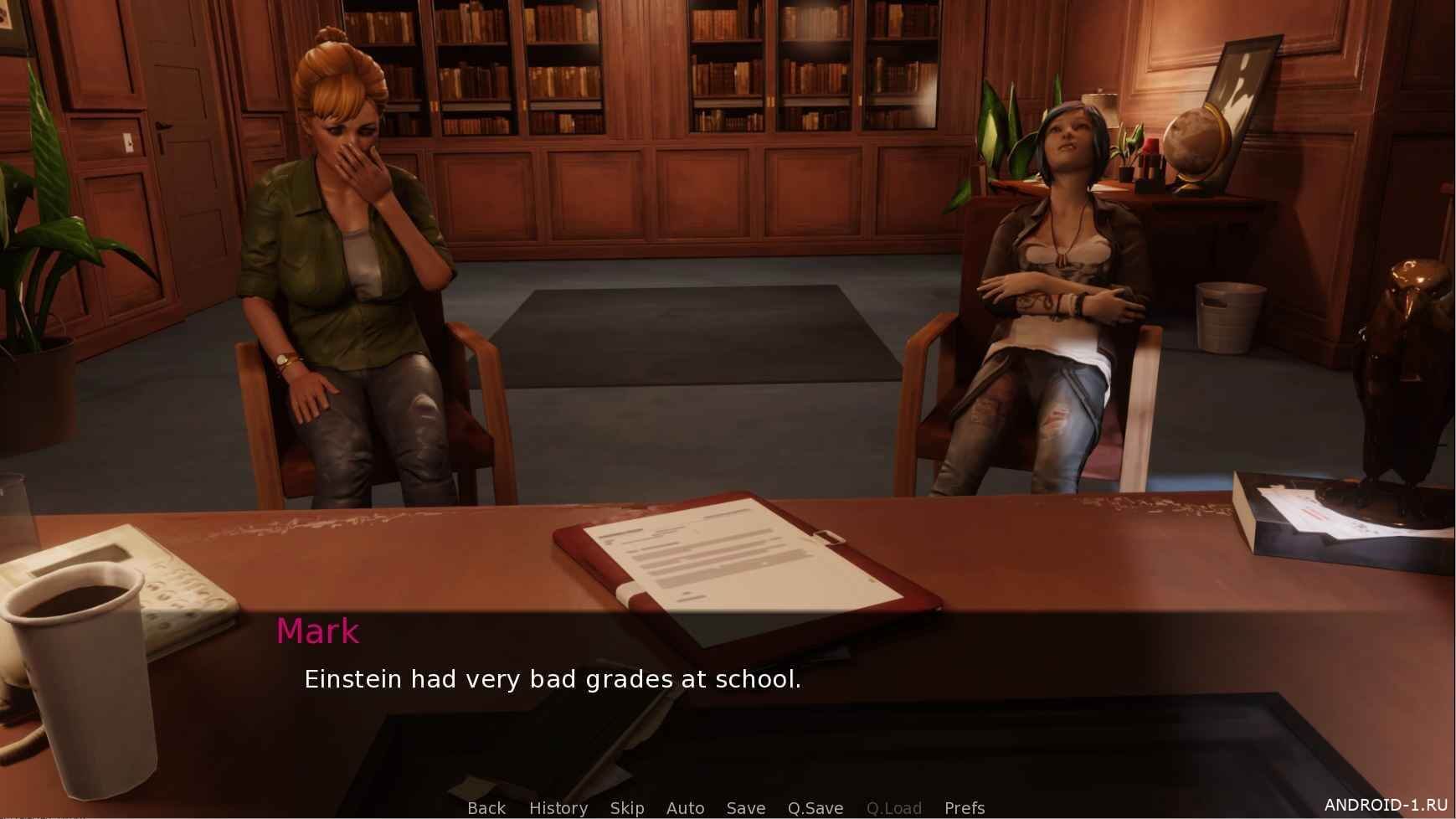Open the Prefs settings screen

[965, 808]
